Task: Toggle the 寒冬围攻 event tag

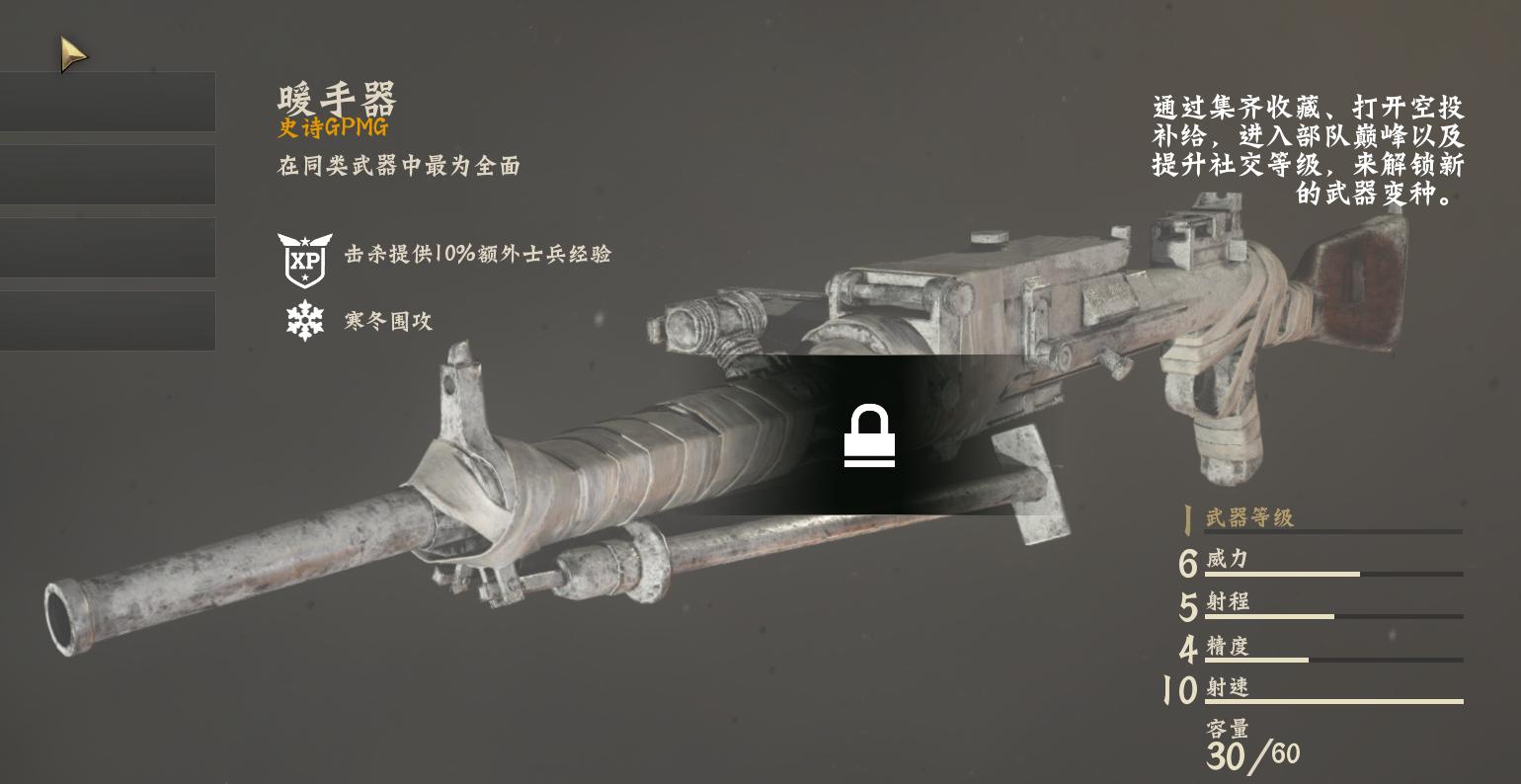Action: pos(386,321)
